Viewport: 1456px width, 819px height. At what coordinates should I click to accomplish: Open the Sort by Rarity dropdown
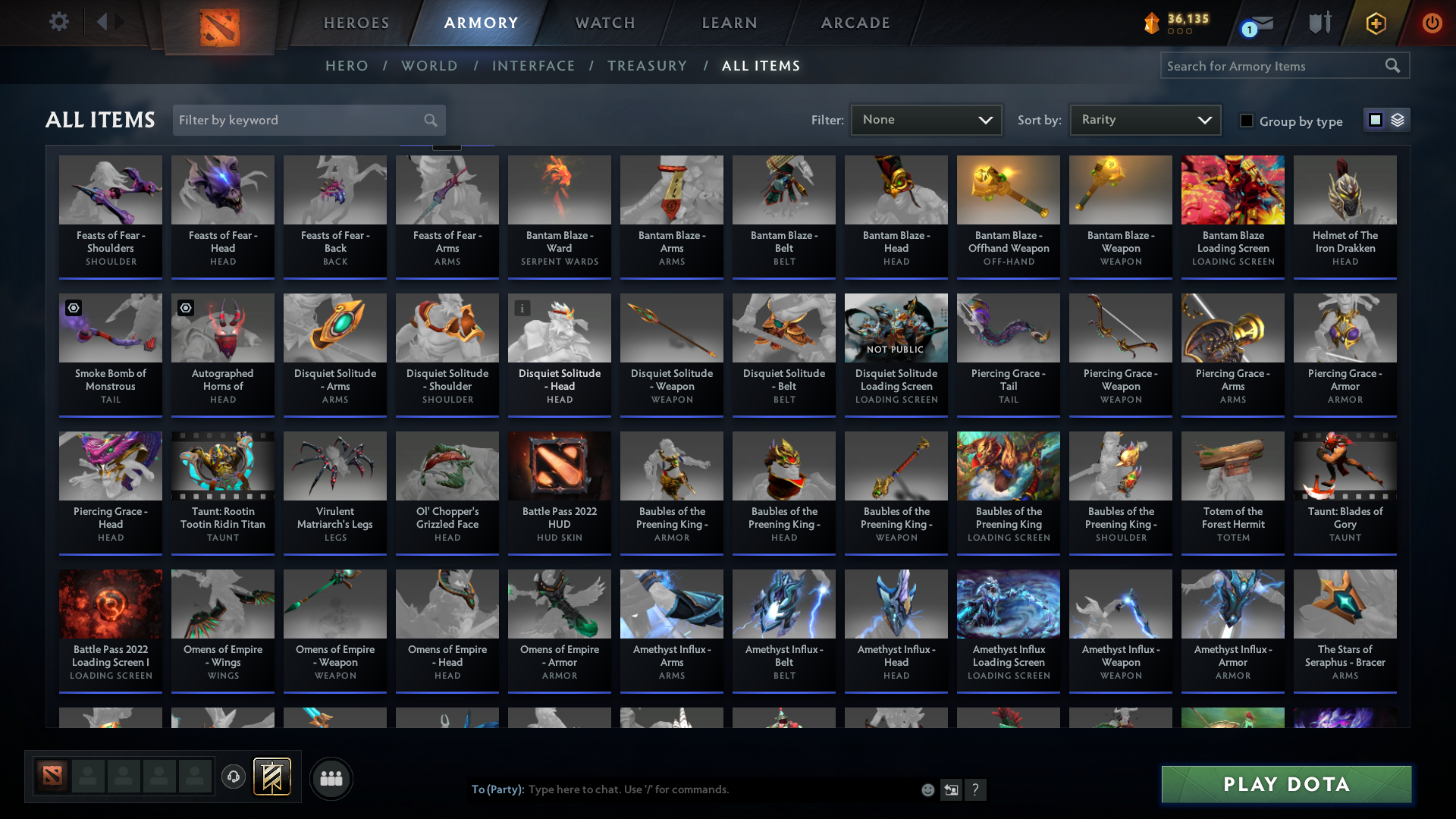click(x=1144, y=119)
